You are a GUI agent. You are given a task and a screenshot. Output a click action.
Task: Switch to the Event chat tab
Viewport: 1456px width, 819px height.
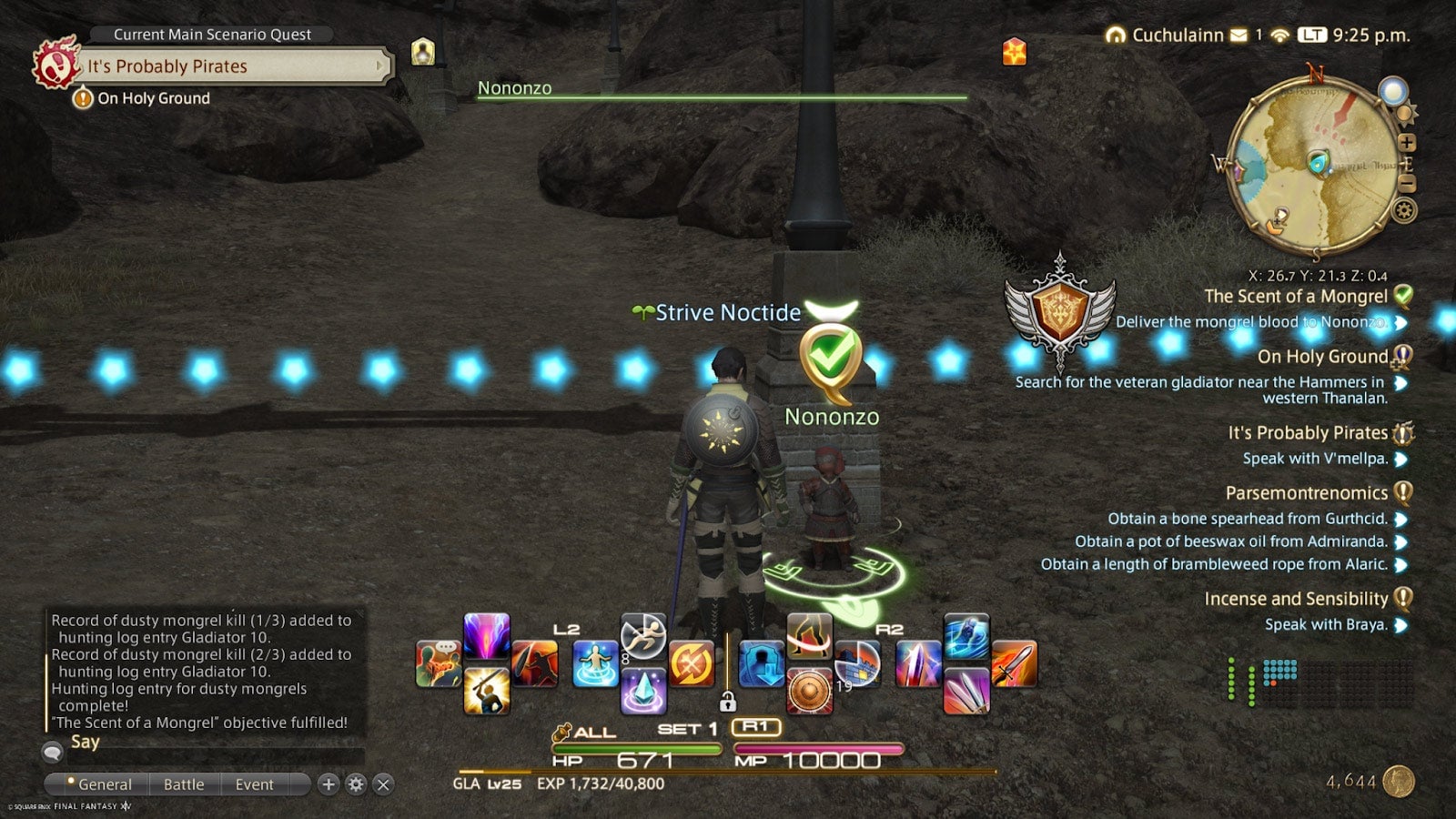pos(254,784)
